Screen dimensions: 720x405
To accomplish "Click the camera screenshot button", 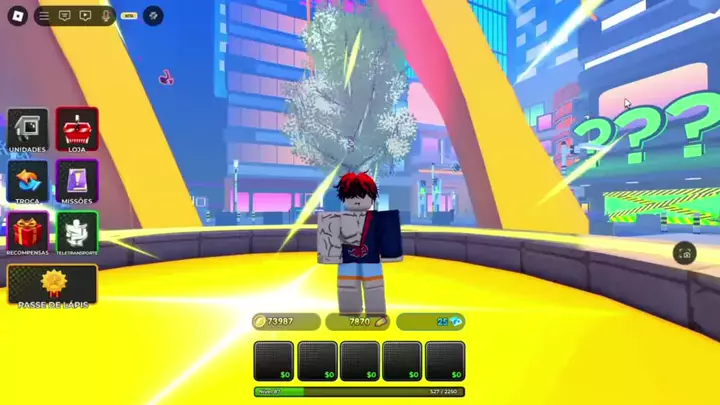I will click(684, 253).
